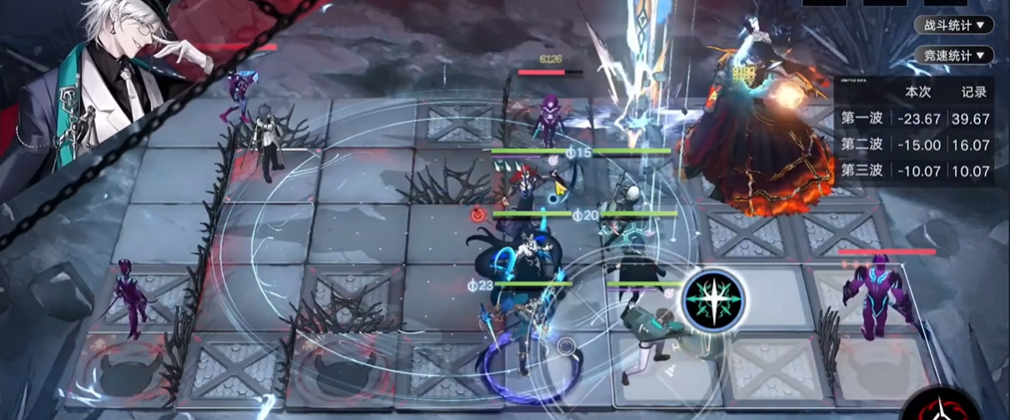Expand the 竞速统计 dropdown
This screenshot has width=1010, height=420.
pos(955,55)
